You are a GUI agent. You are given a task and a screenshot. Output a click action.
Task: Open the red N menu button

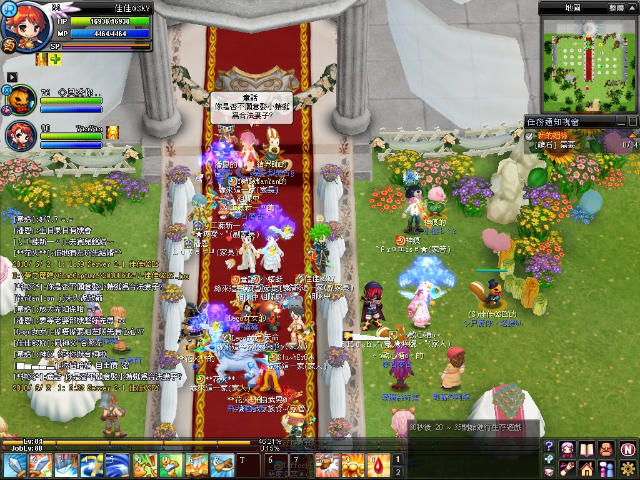[x=627, y=448]
